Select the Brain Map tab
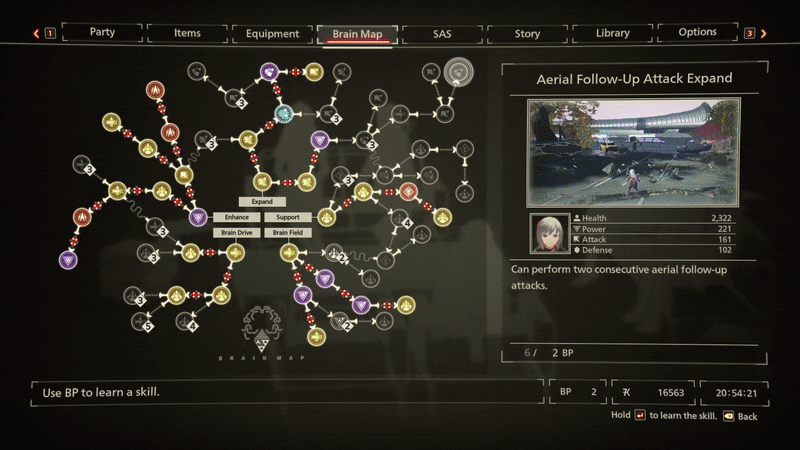 click(x=357, y=34)
